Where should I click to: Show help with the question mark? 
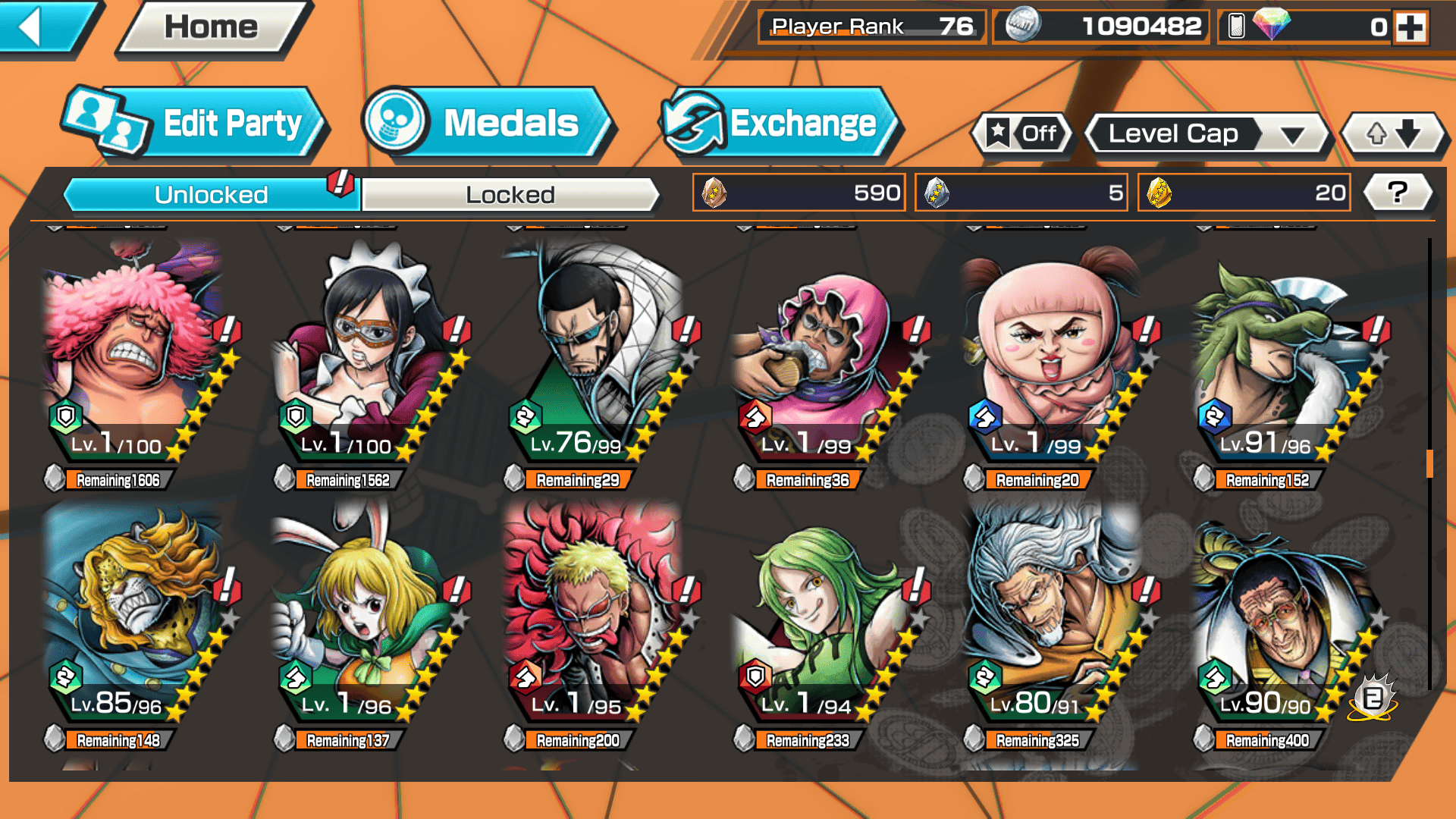[1398, 193]
